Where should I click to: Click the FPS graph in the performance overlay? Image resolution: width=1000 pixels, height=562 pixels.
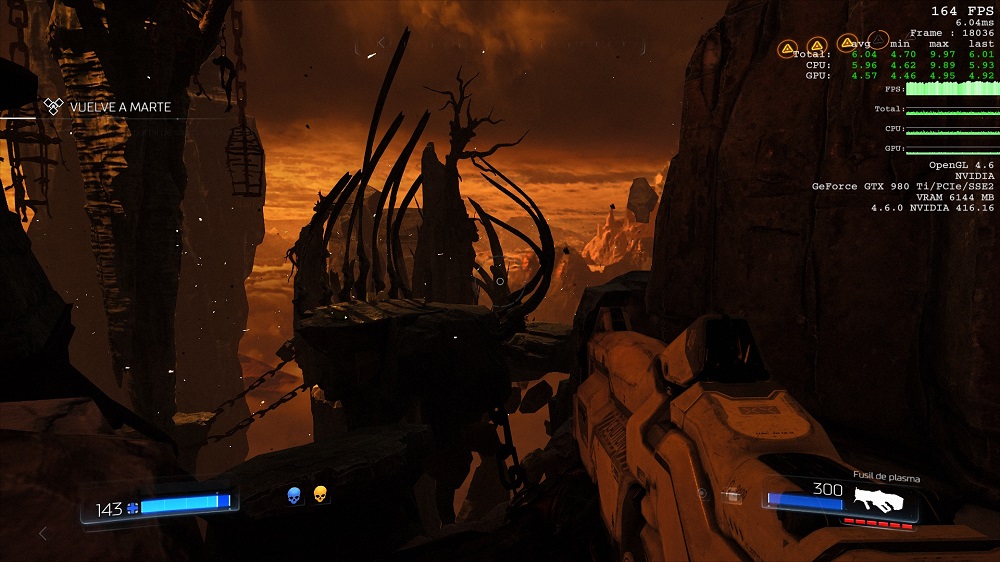[951, 90]
